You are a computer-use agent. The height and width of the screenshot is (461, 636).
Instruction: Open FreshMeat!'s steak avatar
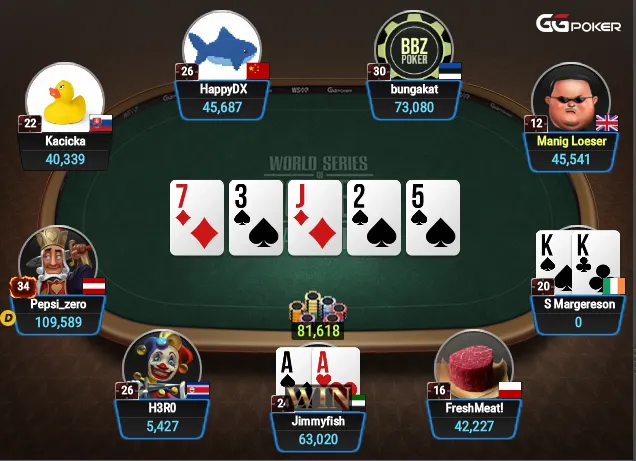point(474,364)
